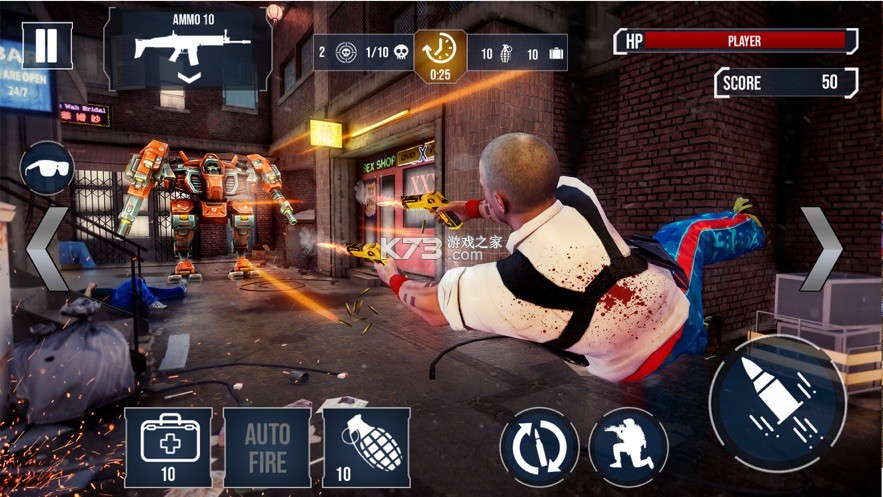883x497 pixels.
Task: Activate the crouch stance button
Action: [x=628, y=446]
